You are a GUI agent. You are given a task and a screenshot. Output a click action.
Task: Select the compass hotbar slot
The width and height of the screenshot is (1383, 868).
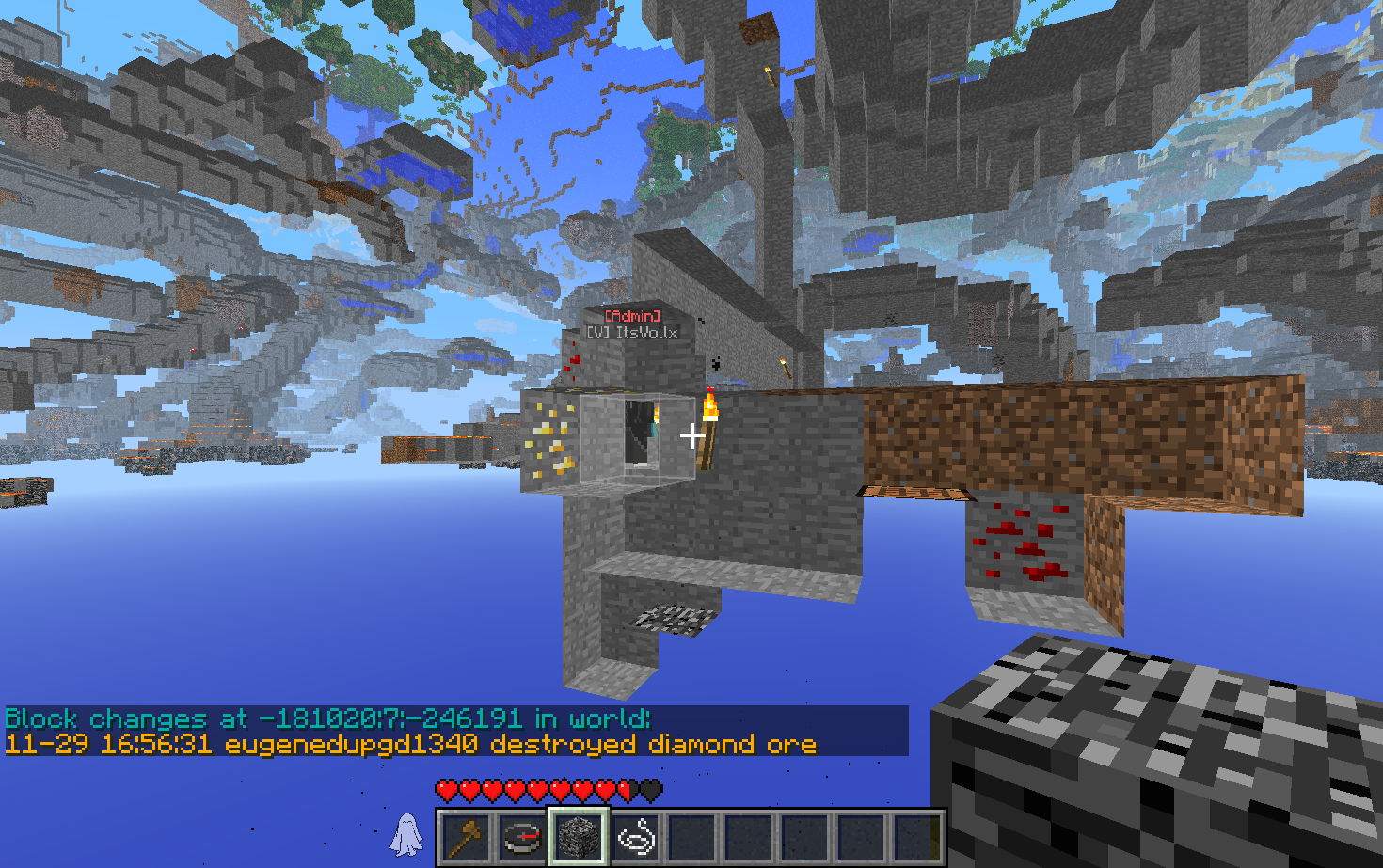pos(521,836)
